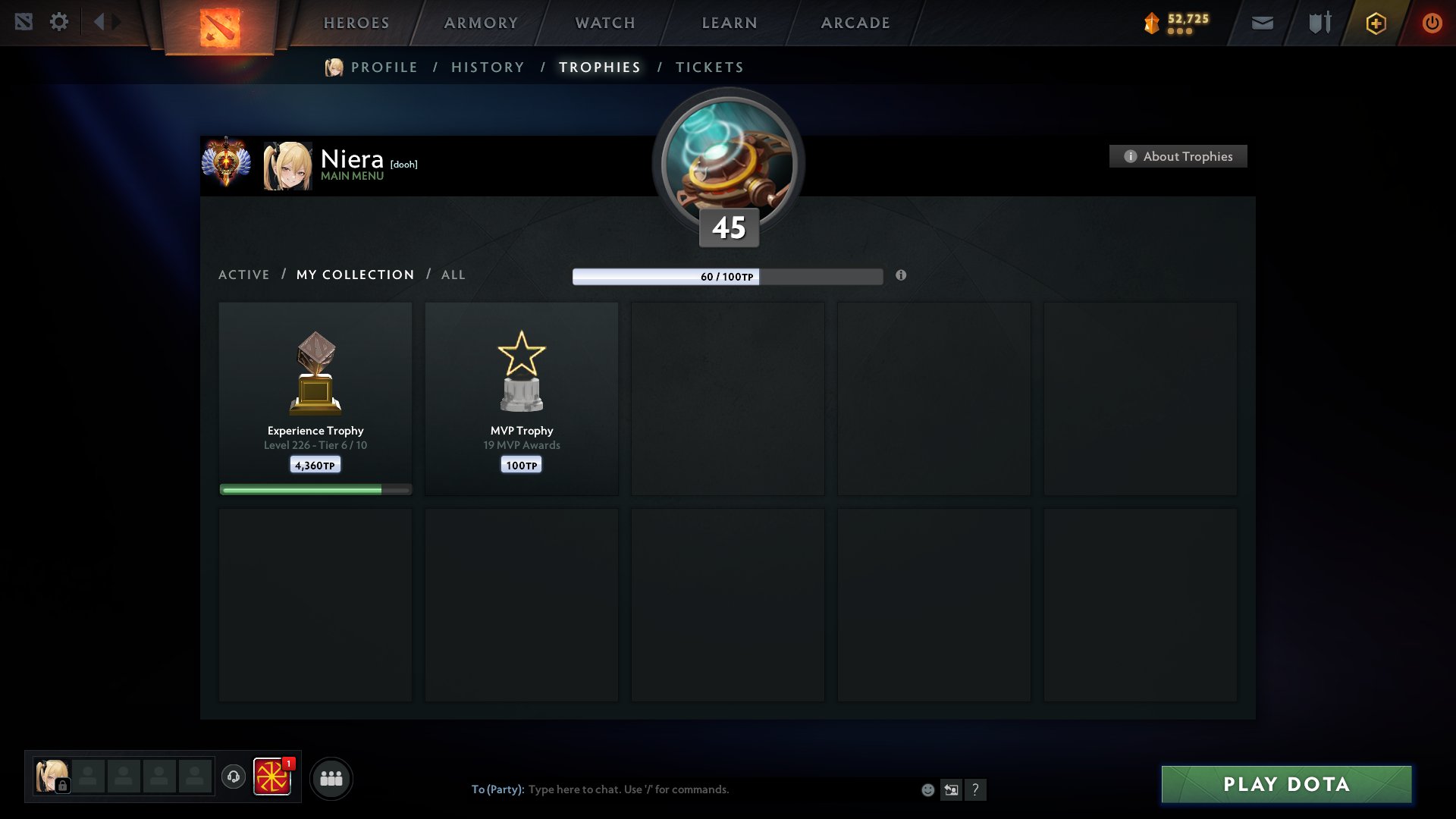This screenshot has height=819, width=1456.
Task: Open the armory shield and sword icon
Action: (1319, 23)
